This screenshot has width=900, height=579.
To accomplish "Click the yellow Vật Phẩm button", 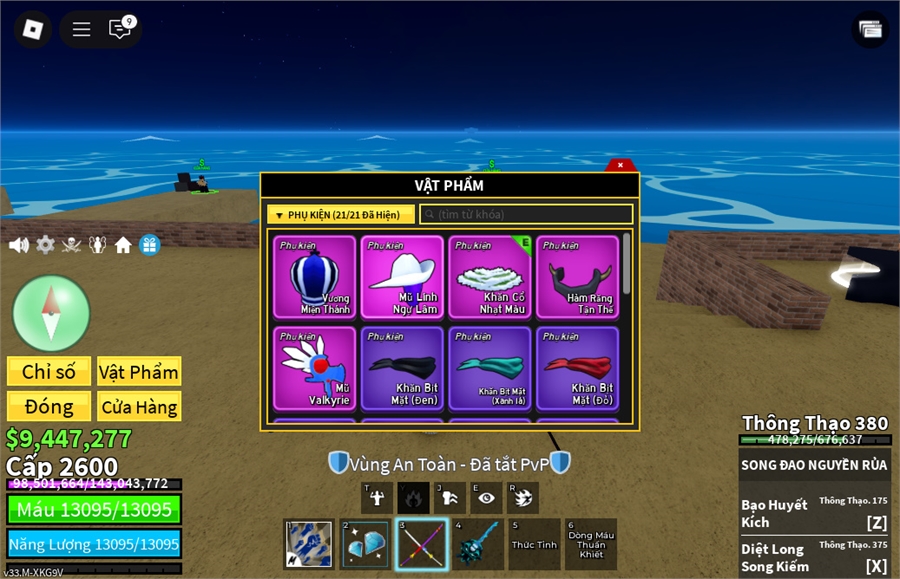I will tap(139, 372).
